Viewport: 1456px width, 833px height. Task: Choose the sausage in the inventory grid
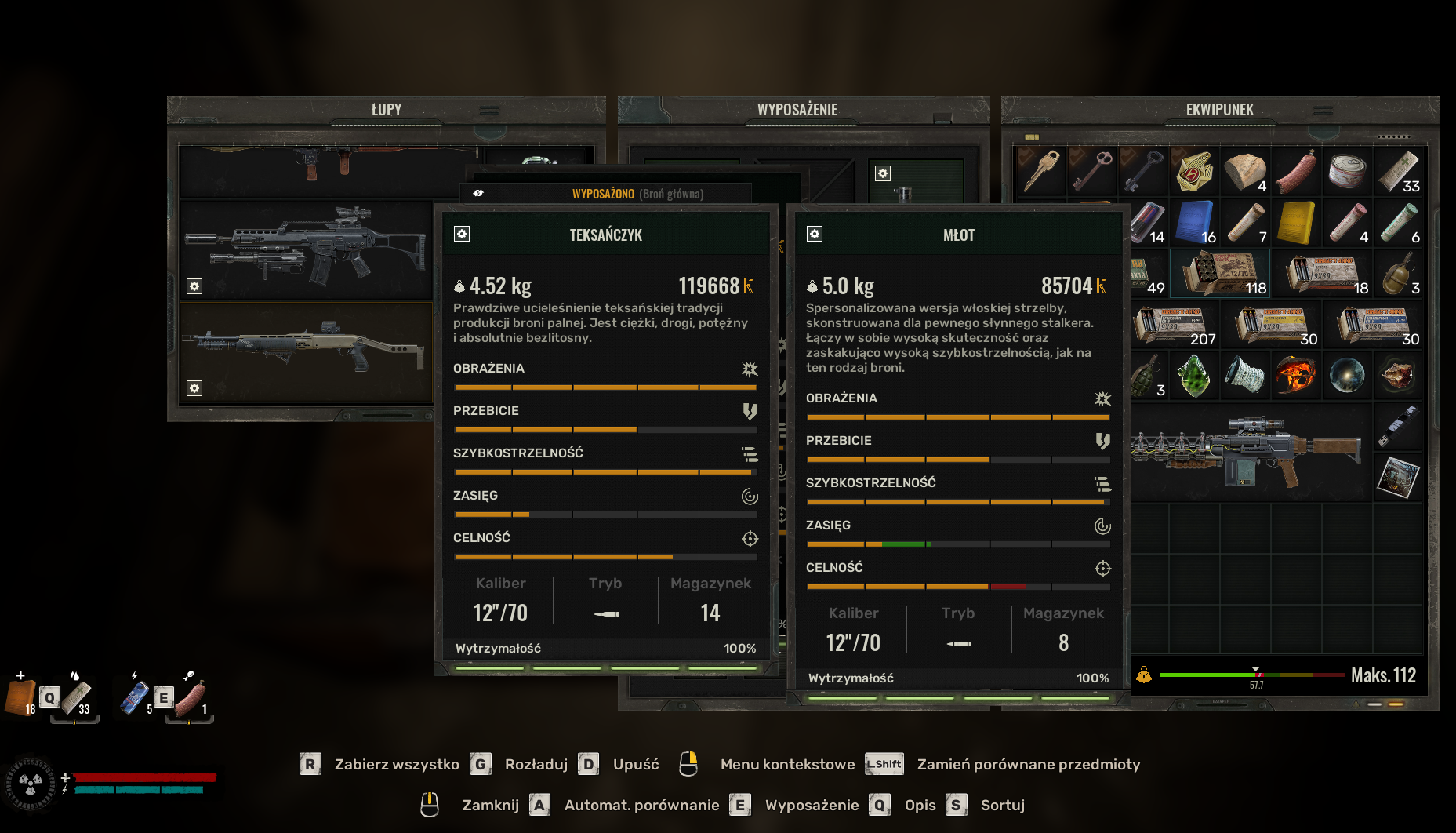tap(1296, 170)
